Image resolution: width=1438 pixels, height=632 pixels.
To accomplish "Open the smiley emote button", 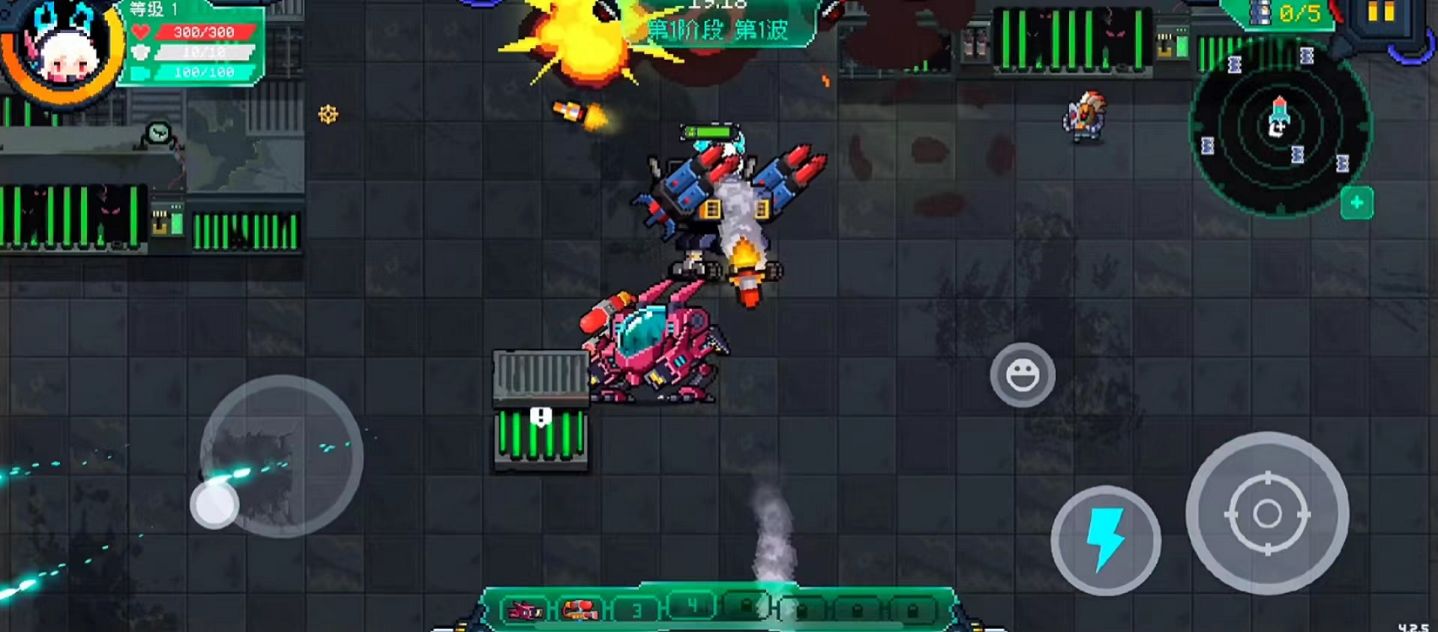I will tap(1022, 375).
